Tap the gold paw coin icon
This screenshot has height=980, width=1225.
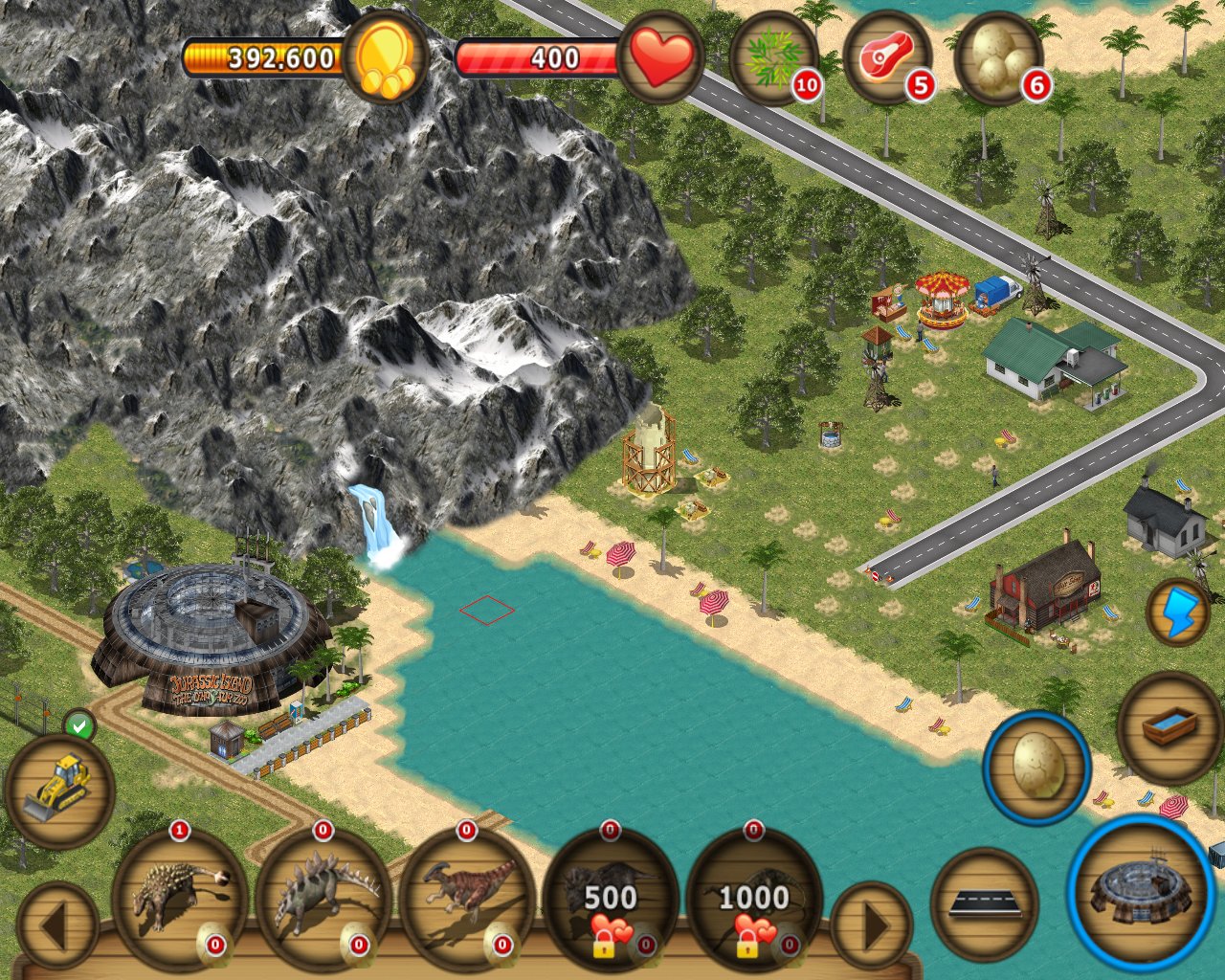click(x=386, y=58)
